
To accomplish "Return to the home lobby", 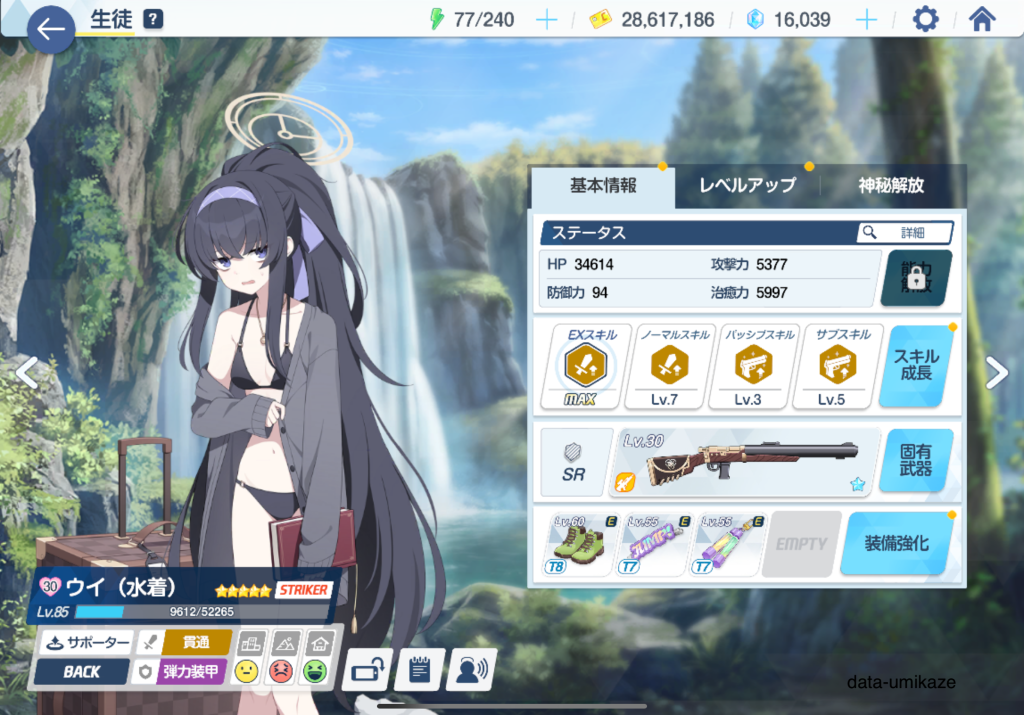I will pos(982,20).
